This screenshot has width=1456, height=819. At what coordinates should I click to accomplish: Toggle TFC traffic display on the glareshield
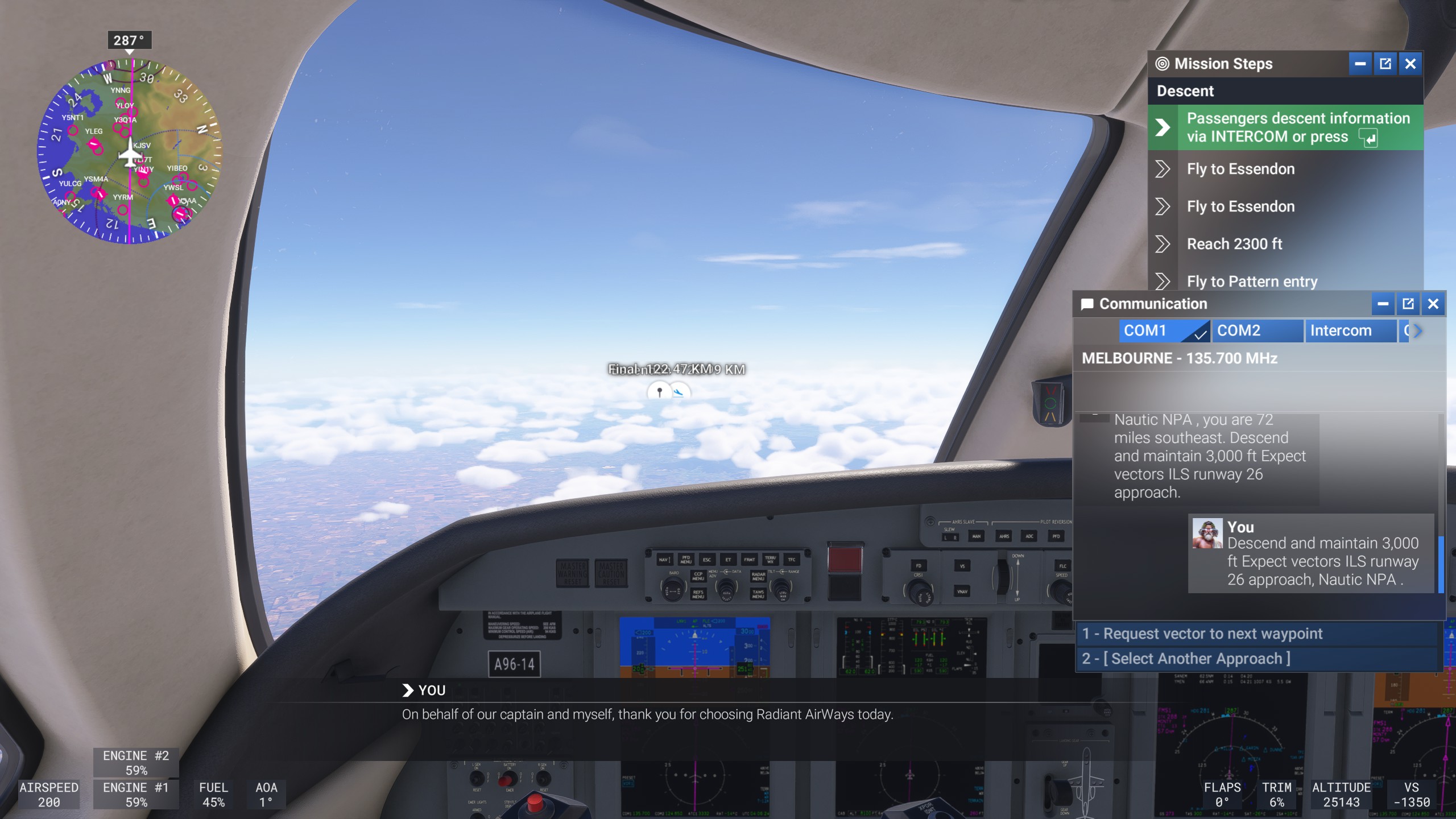(x=793, y=560)
